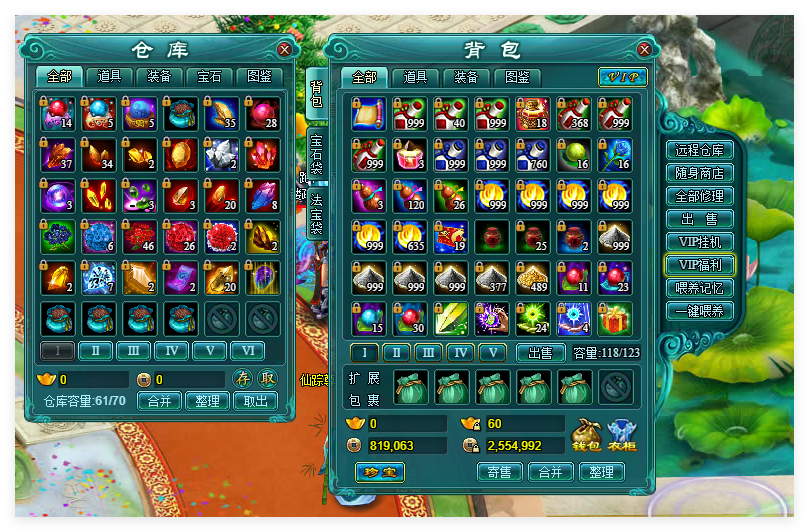This screenshot has width=809, height=532.
Task: Open warehouse page VI
Action: [x=247, y=351]
